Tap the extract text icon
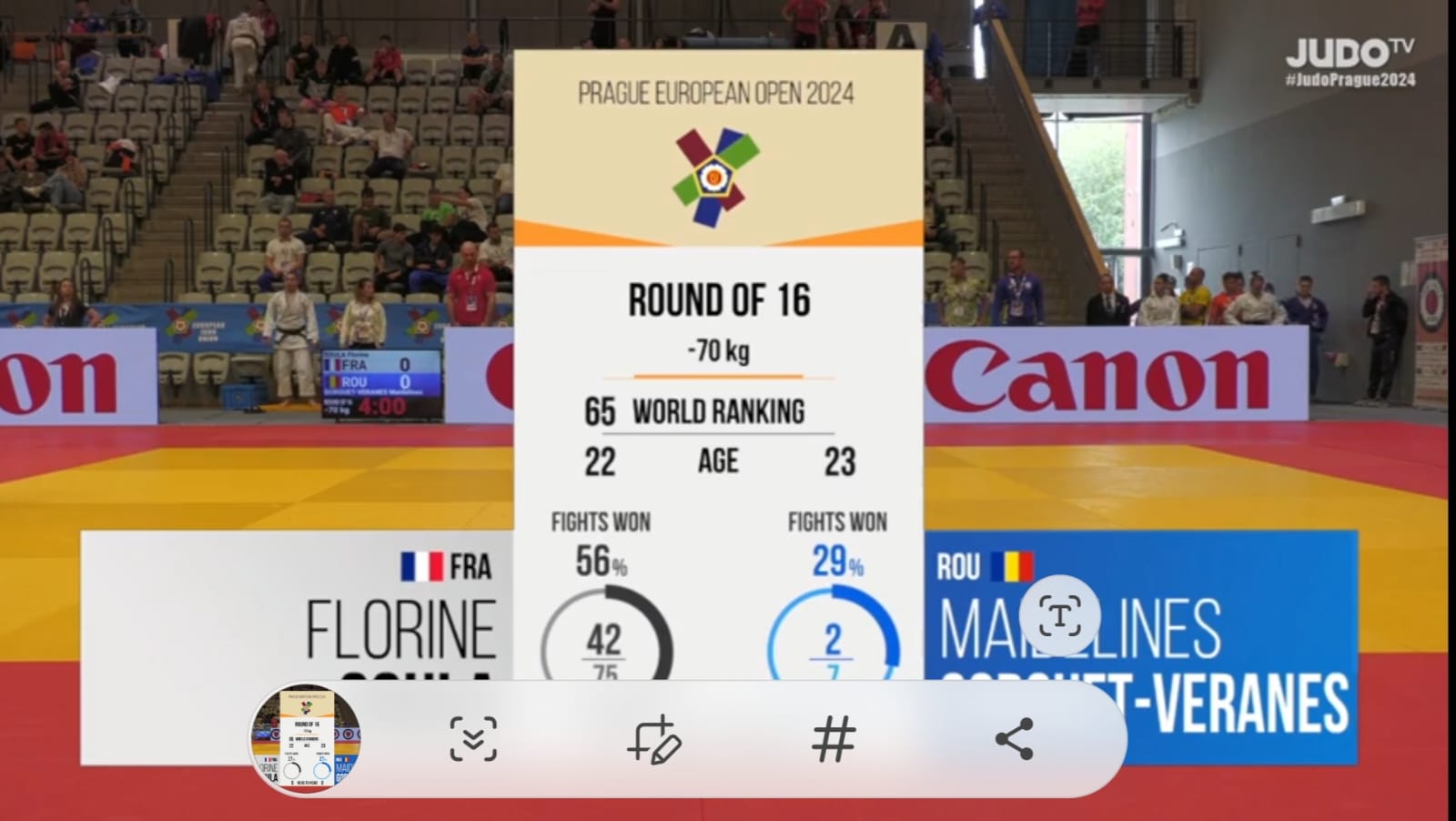The height and width of the screenshot is (821, 1456). tap(1060, 618)
